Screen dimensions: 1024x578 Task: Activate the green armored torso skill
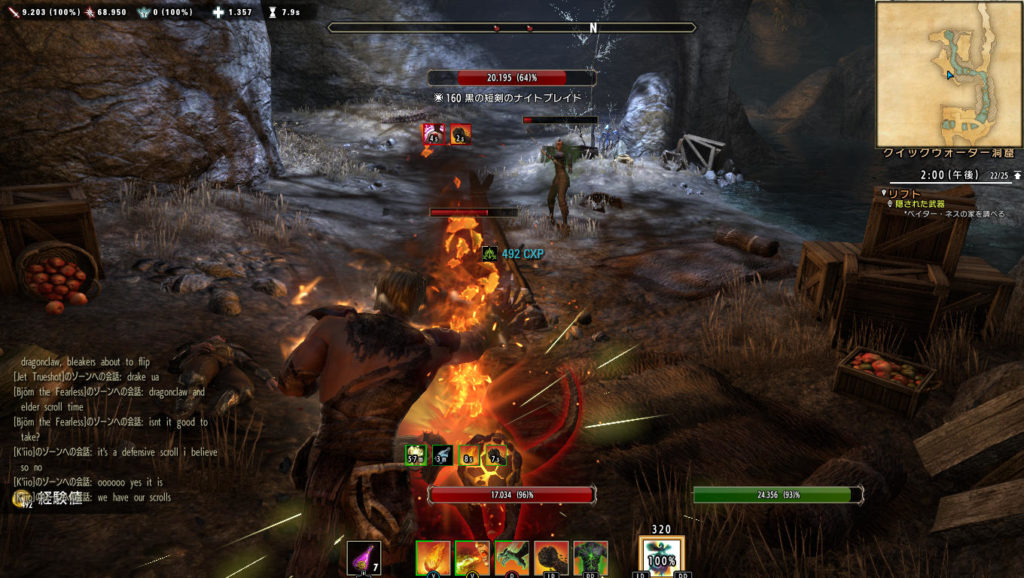(x=590, y=557)
